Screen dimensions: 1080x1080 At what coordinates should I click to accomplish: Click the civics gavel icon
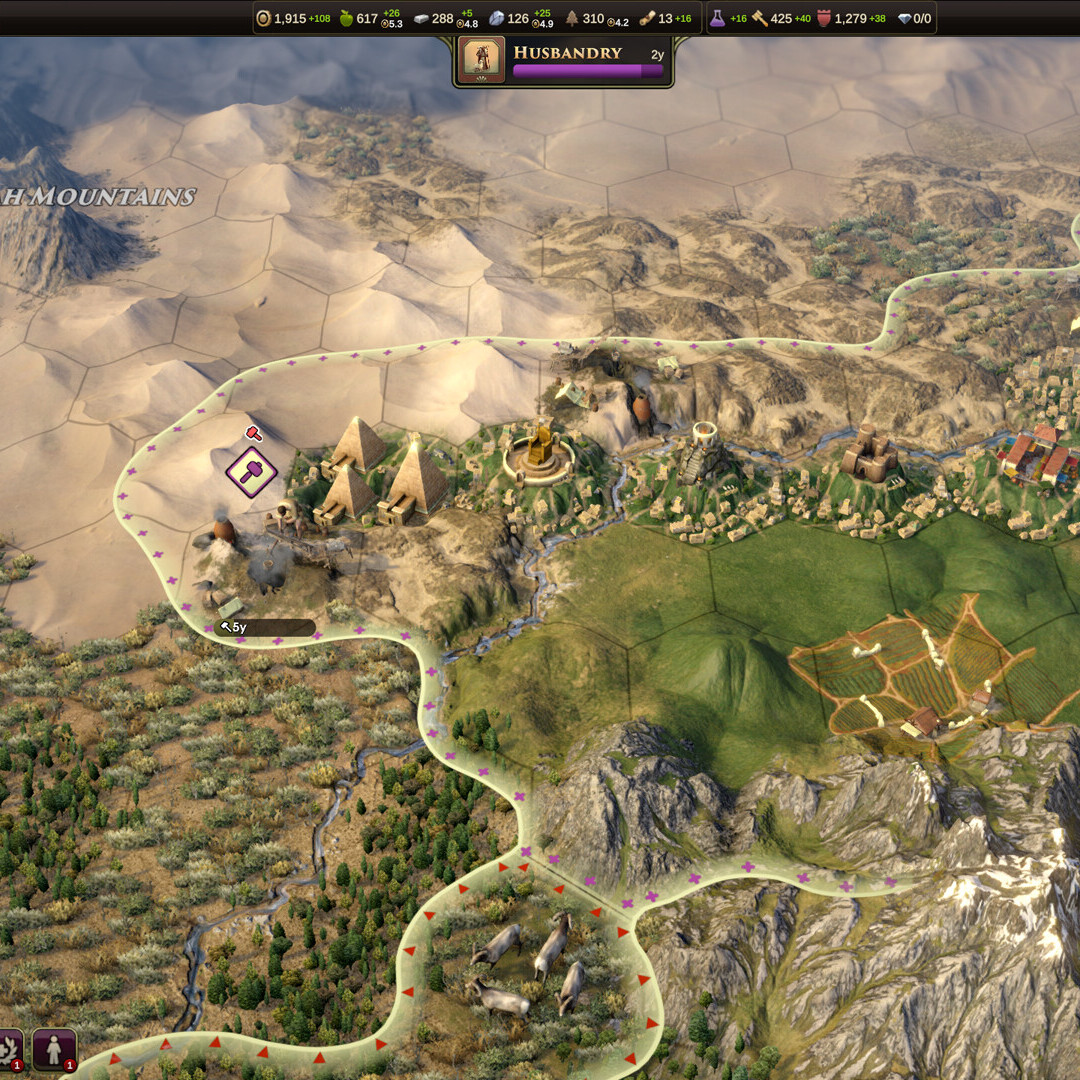tap(759, 18)
